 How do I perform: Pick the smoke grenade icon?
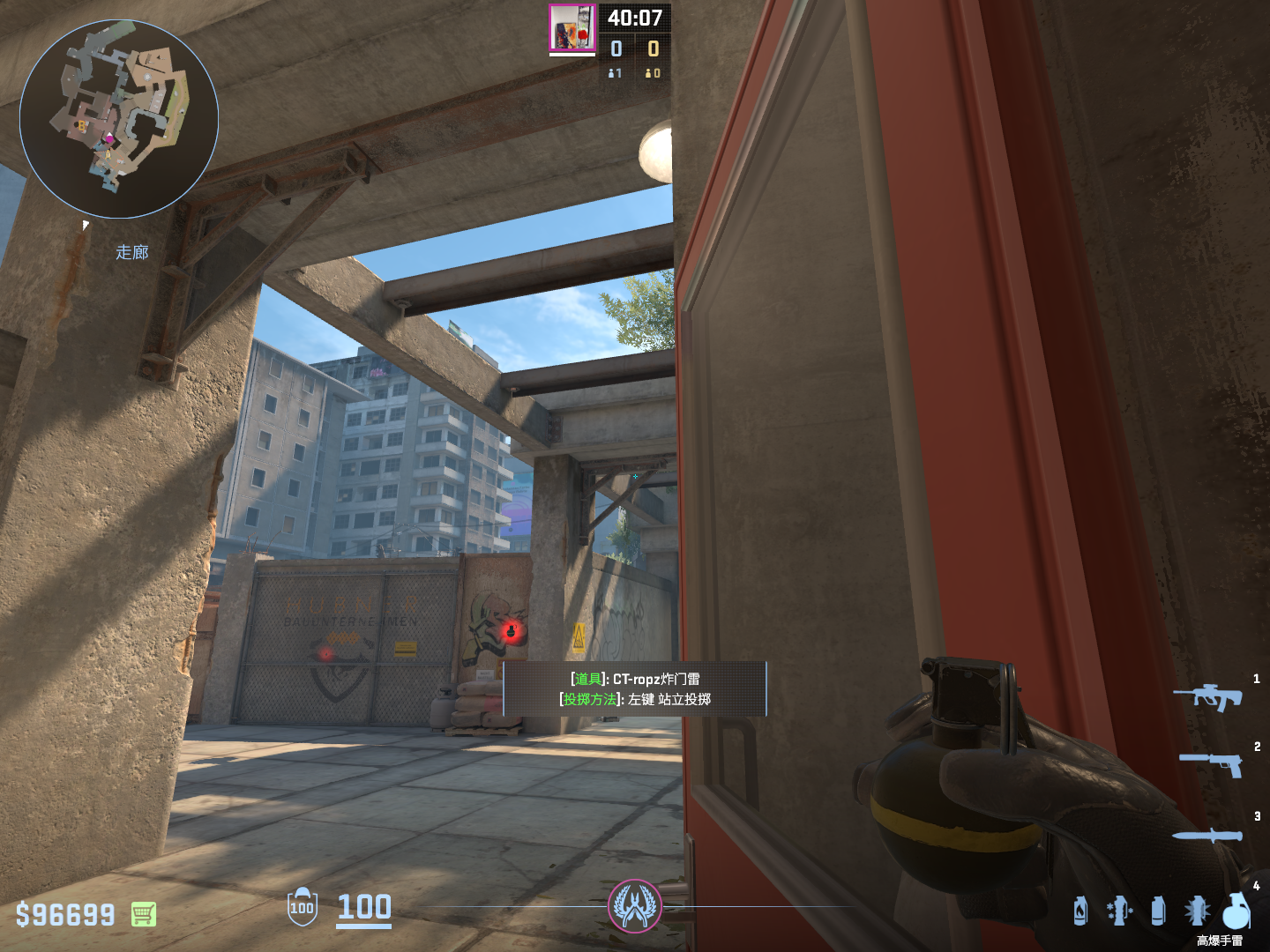click(x=1158, y=911)
